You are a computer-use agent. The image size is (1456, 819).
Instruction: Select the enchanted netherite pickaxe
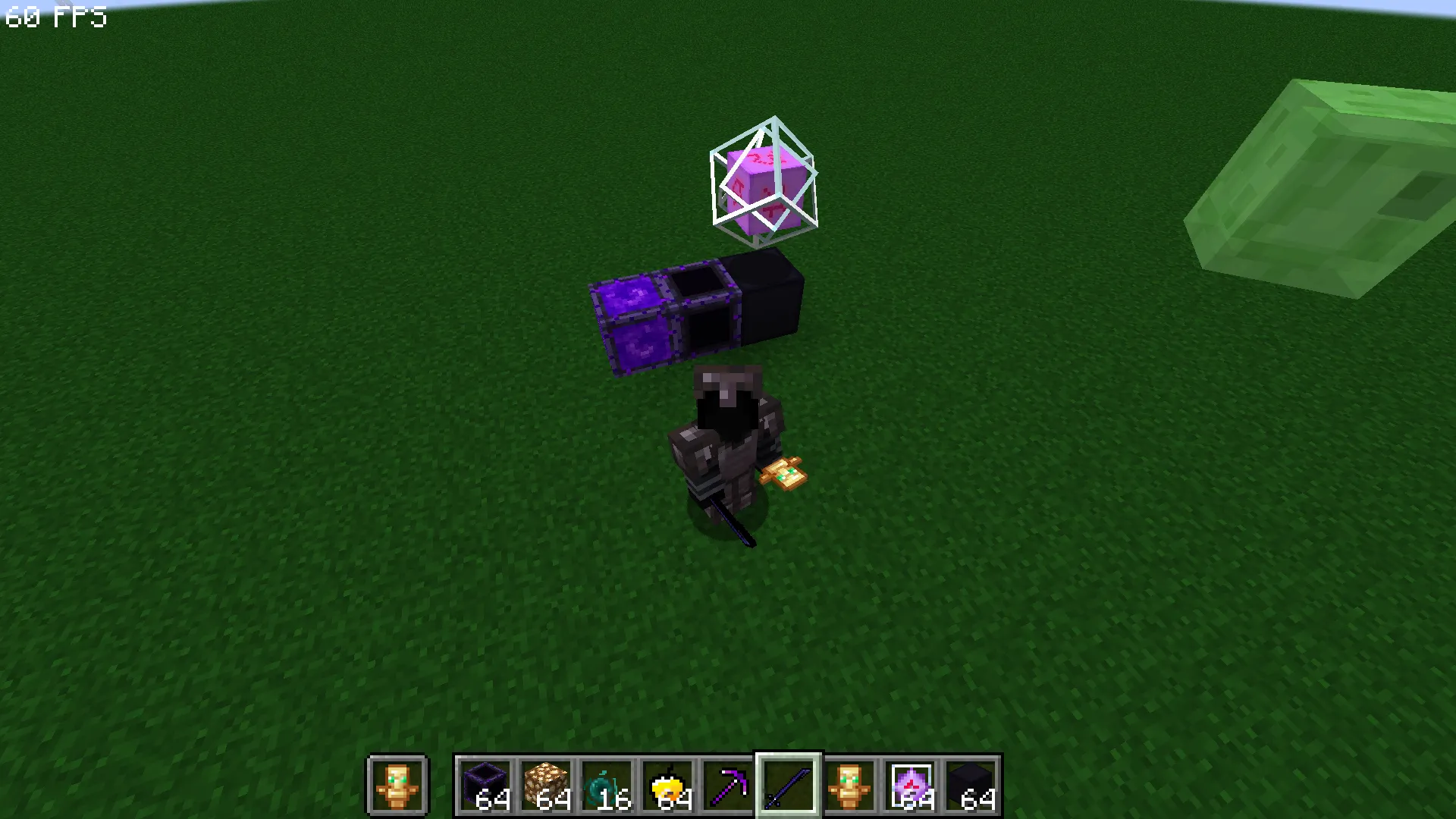(x=729, y=786)
